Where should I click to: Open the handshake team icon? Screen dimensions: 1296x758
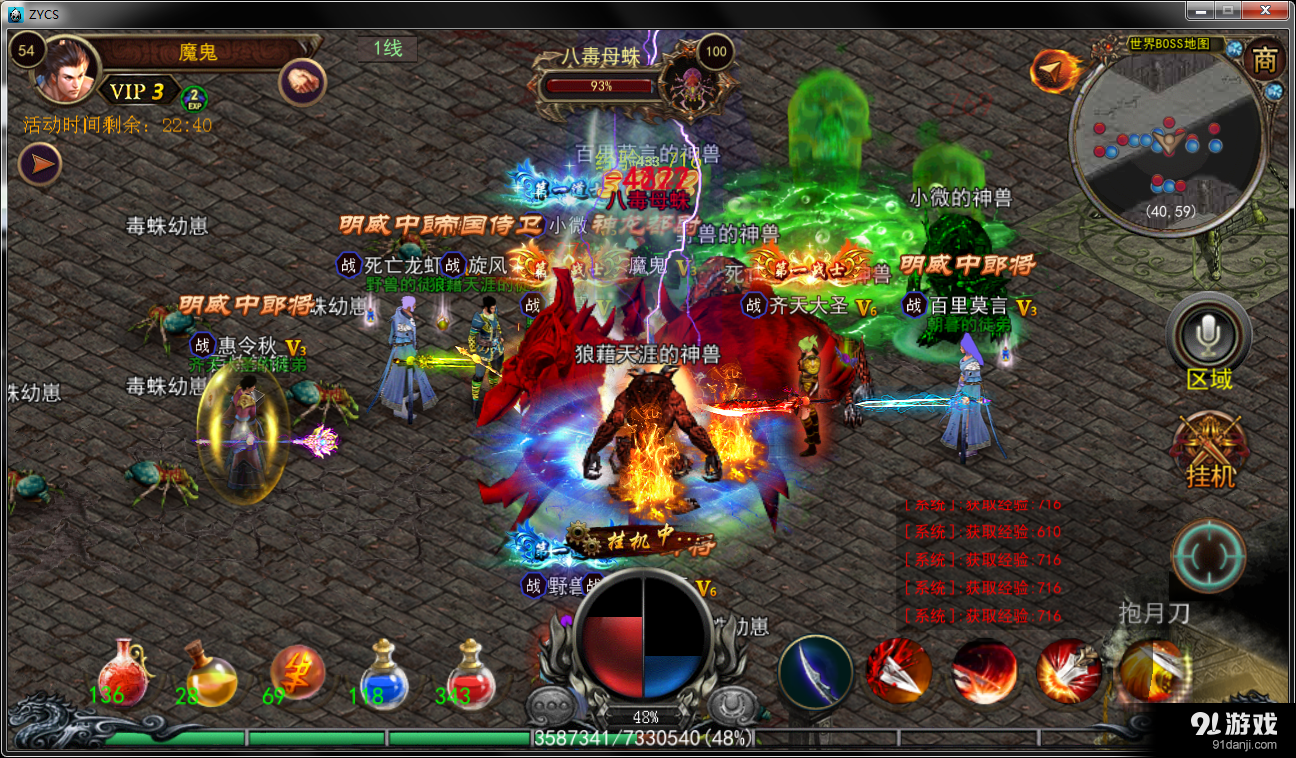pos(302,81)
